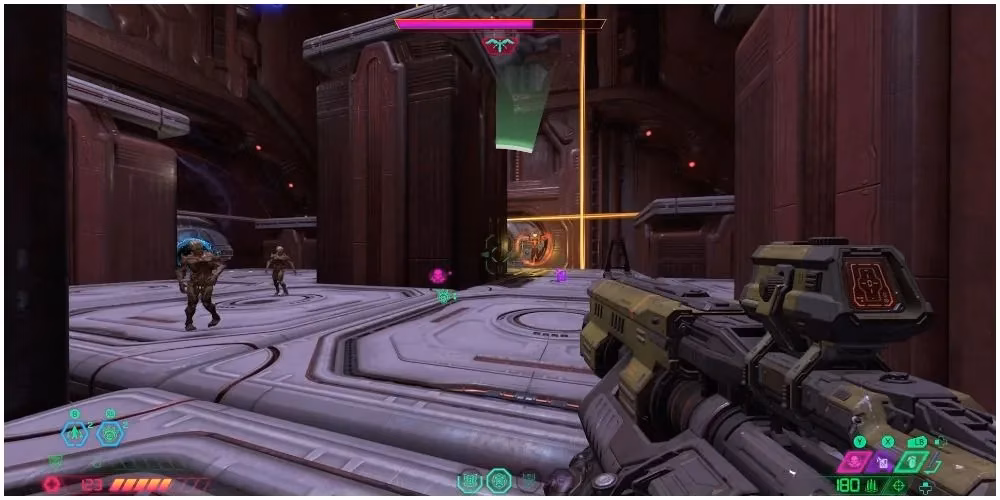Activate the green parallelogram ability icon

pyautogui.click(x=911, y=462)
